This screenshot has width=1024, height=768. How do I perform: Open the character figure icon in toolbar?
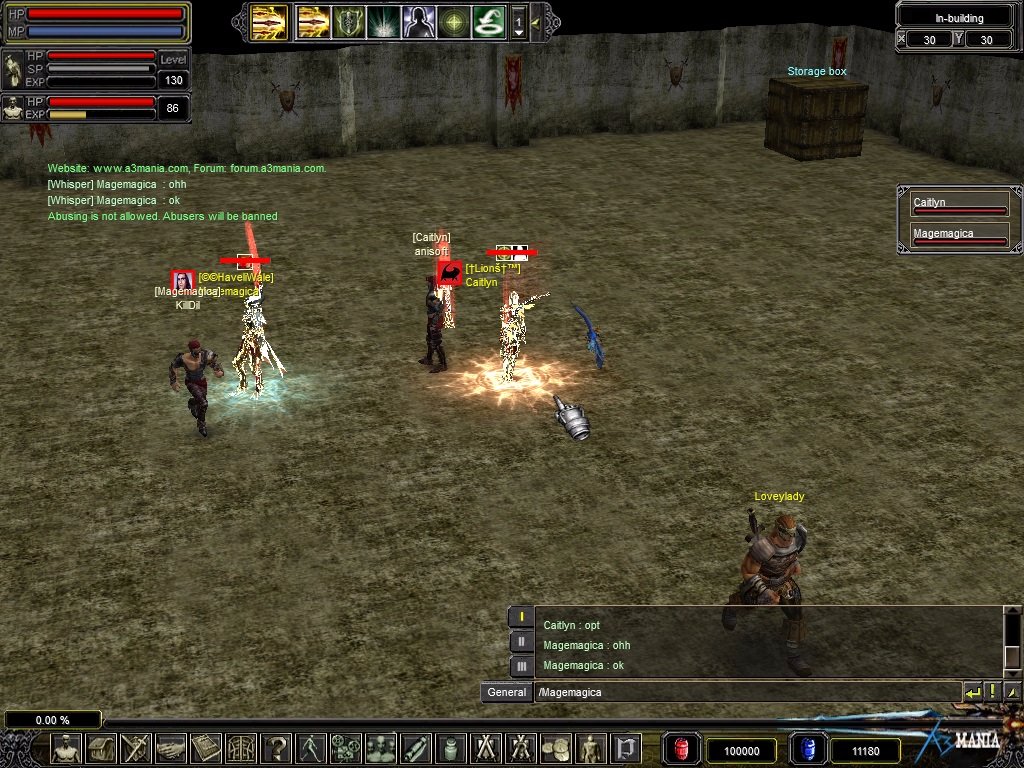[66, 748]
